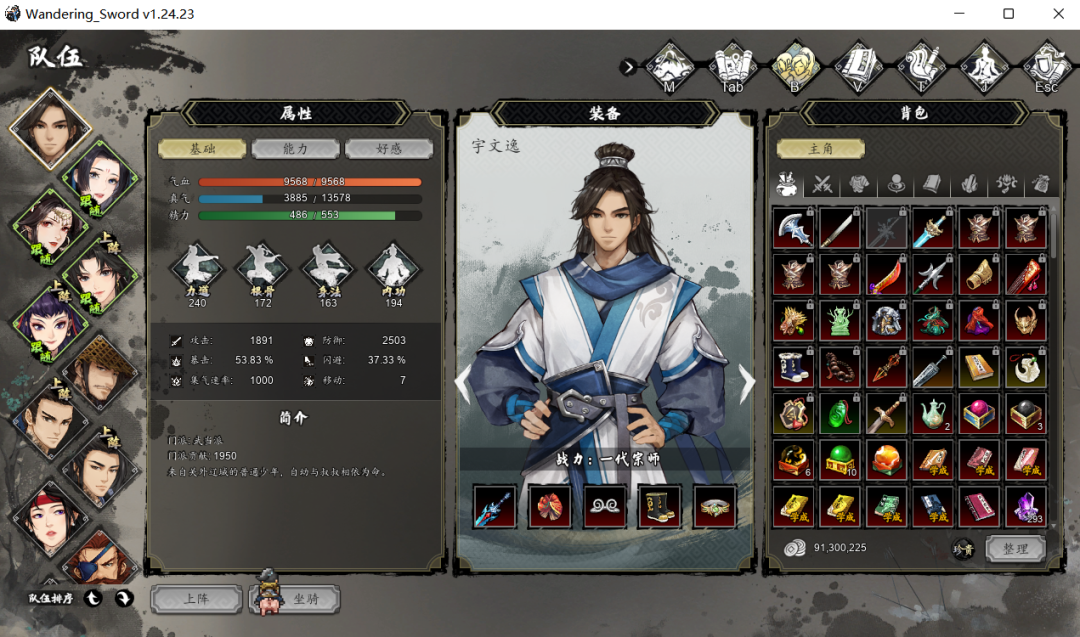The image size is (1080, 637).
Task: Choose the eyepatch party member portrait
Action: point(100,556)
